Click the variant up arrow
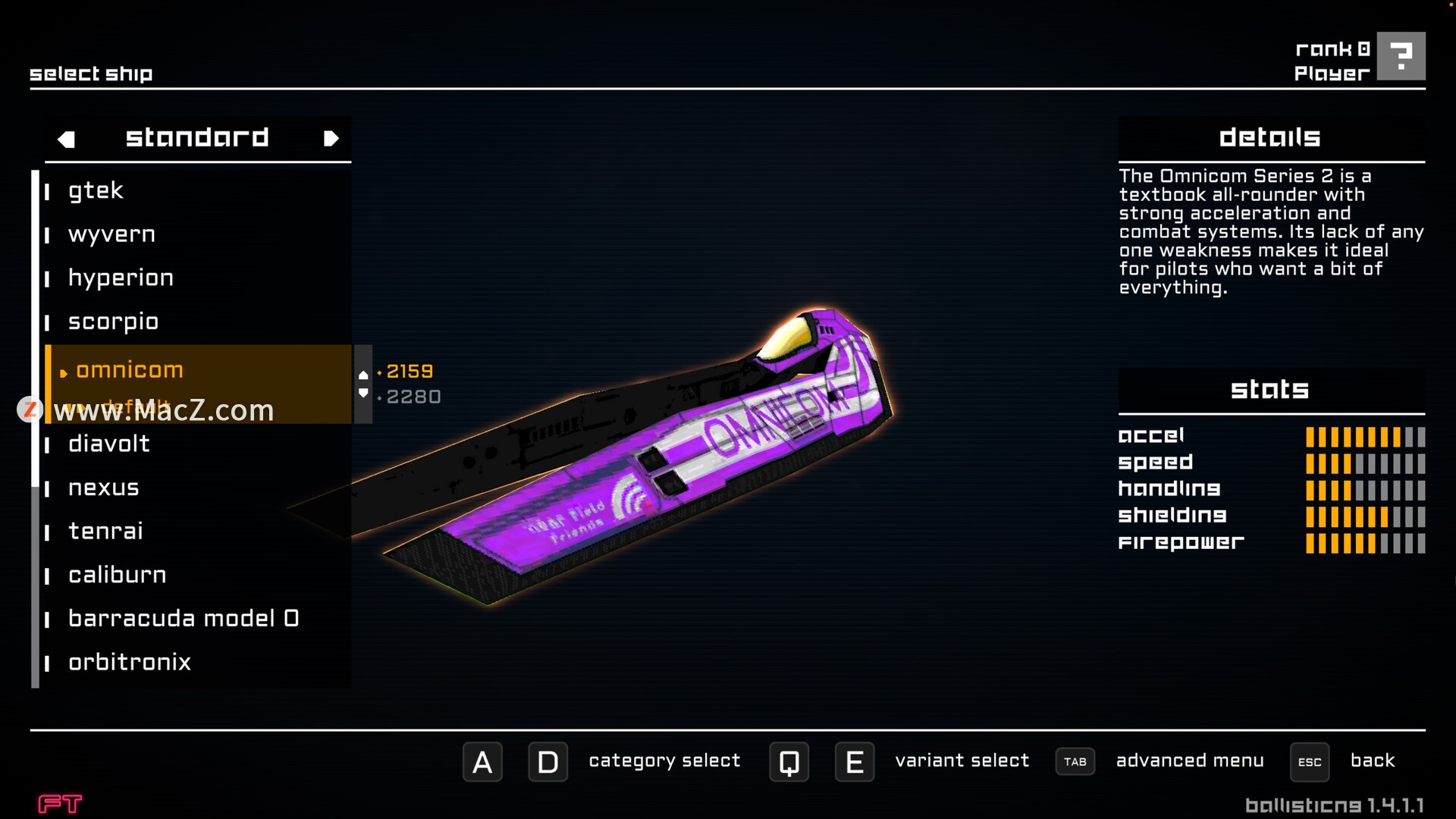1456x819 pixels. tap(363, 375)
